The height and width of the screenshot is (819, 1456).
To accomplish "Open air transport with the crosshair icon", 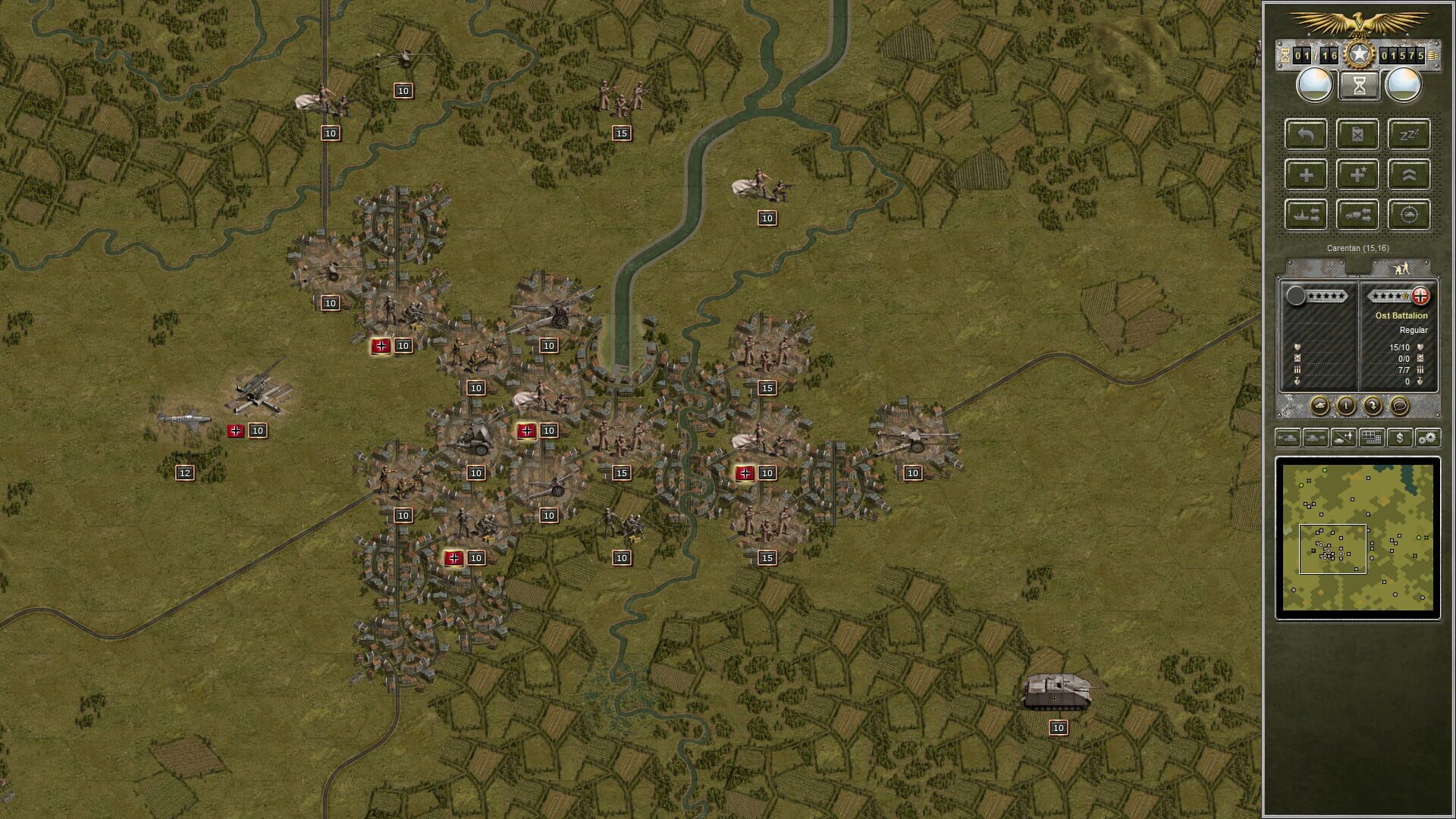I will click(x=1409, y=214).
